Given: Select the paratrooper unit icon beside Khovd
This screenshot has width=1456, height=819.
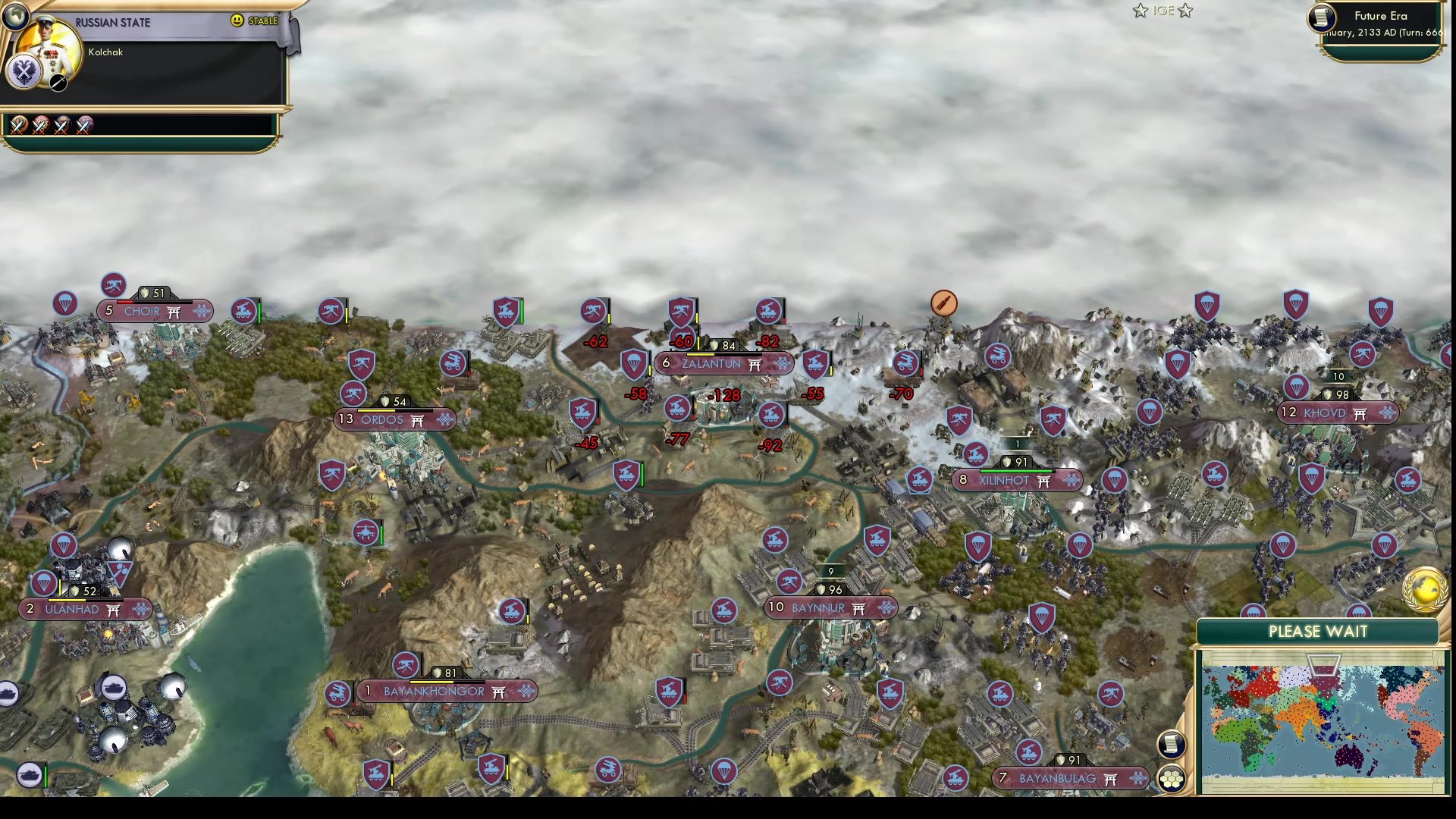Looking at the screenshot, I should (1297, 385).
